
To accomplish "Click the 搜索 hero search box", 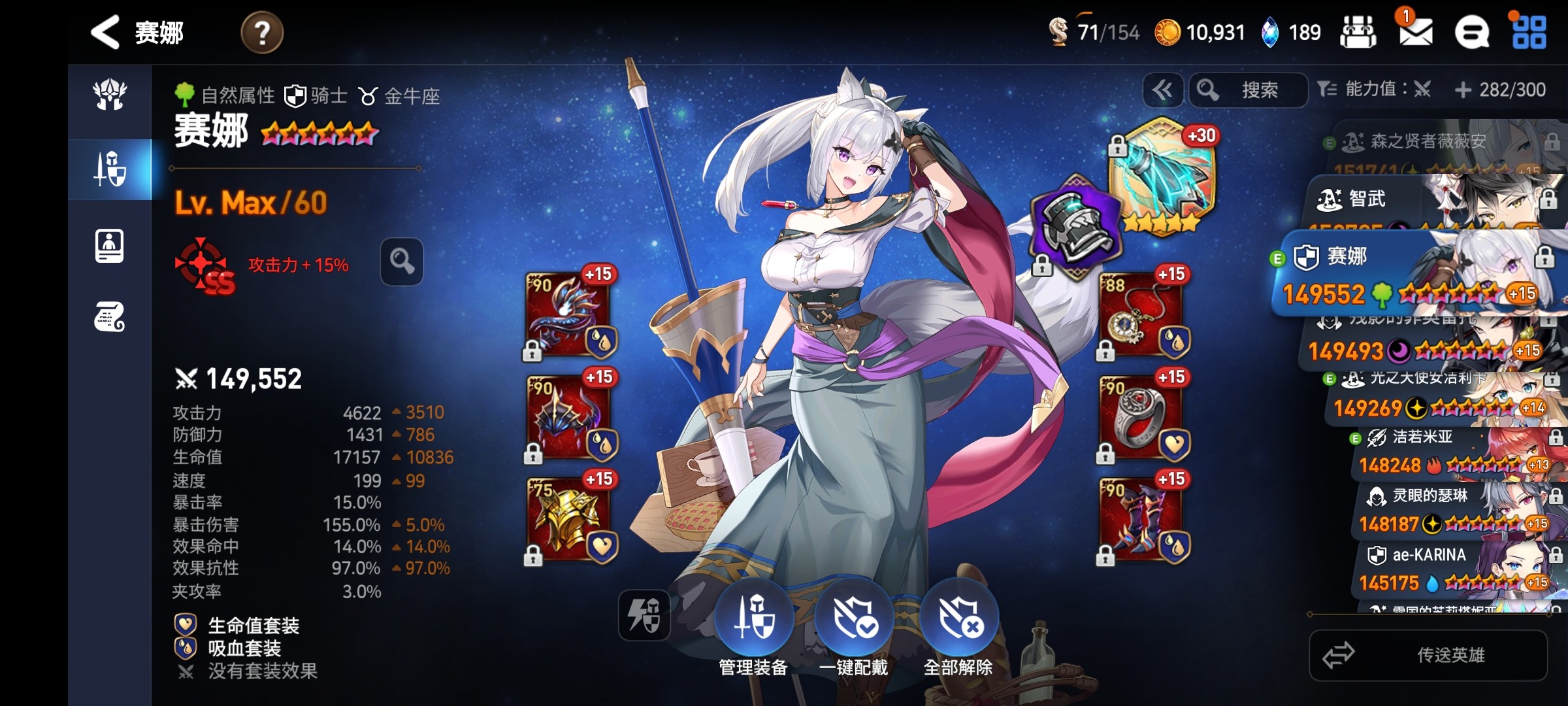I will point(1249,90).
